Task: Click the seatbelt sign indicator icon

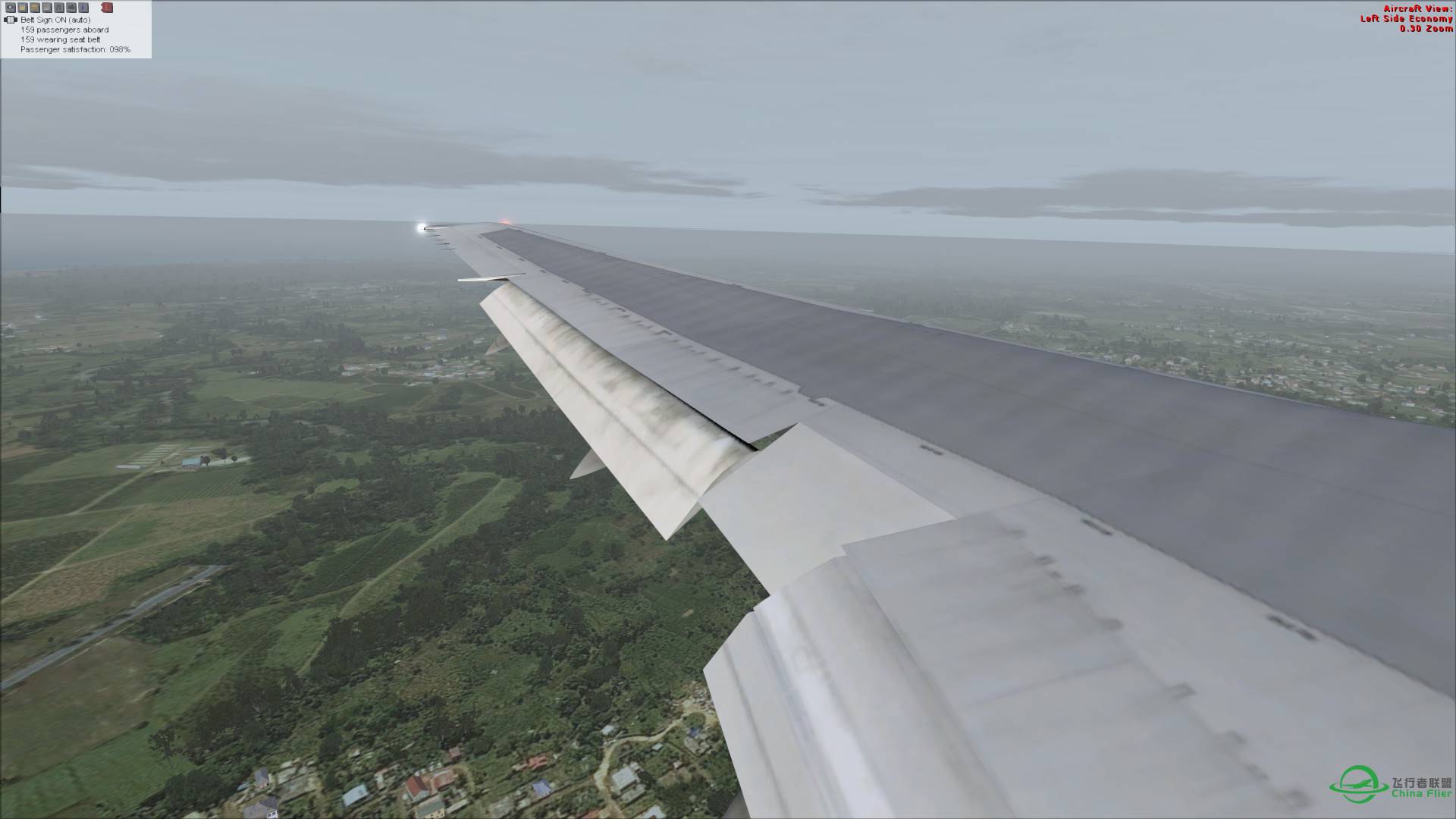Action: click(10, 20)
